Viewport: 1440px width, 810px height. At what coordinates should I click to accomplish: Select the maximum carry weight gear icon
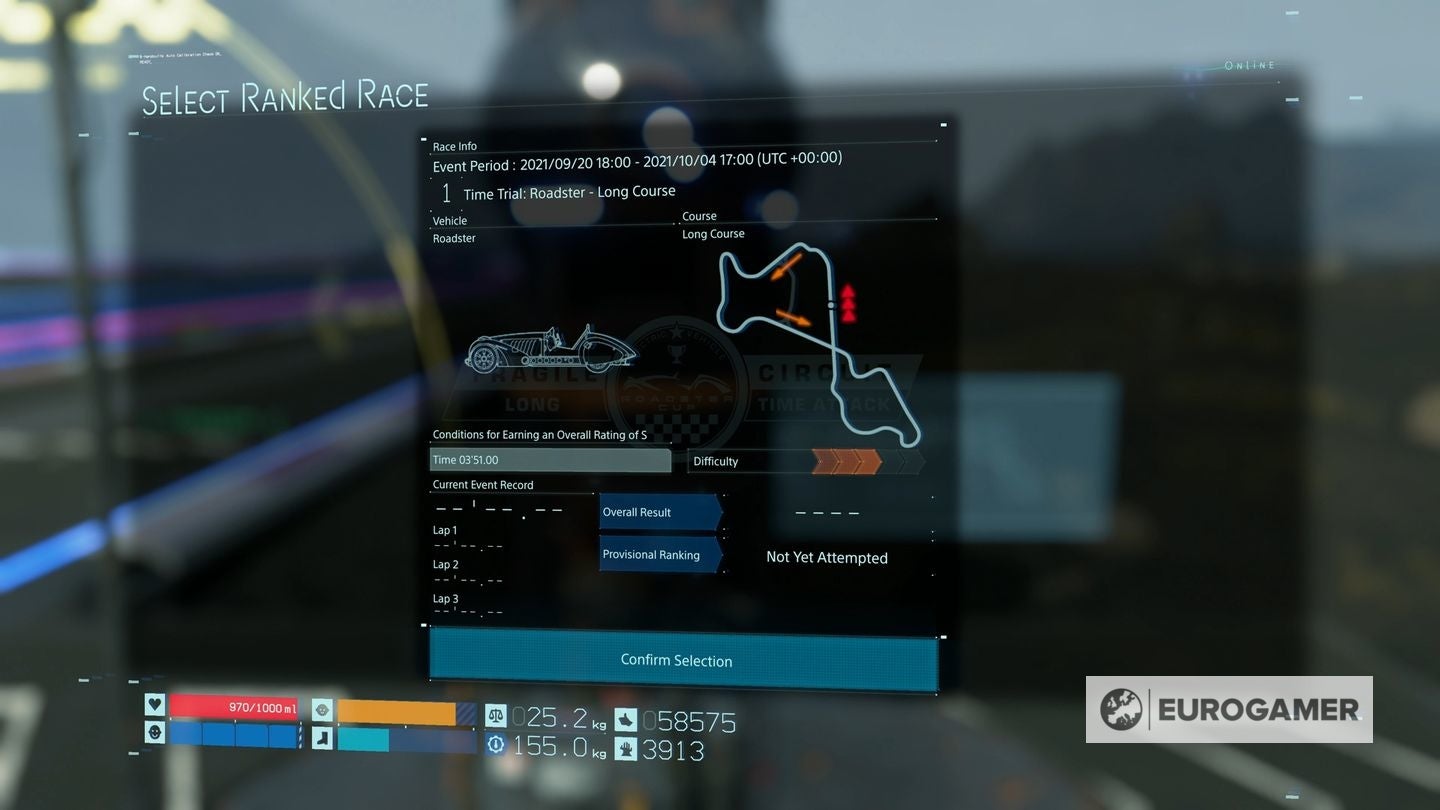[497, 743]
